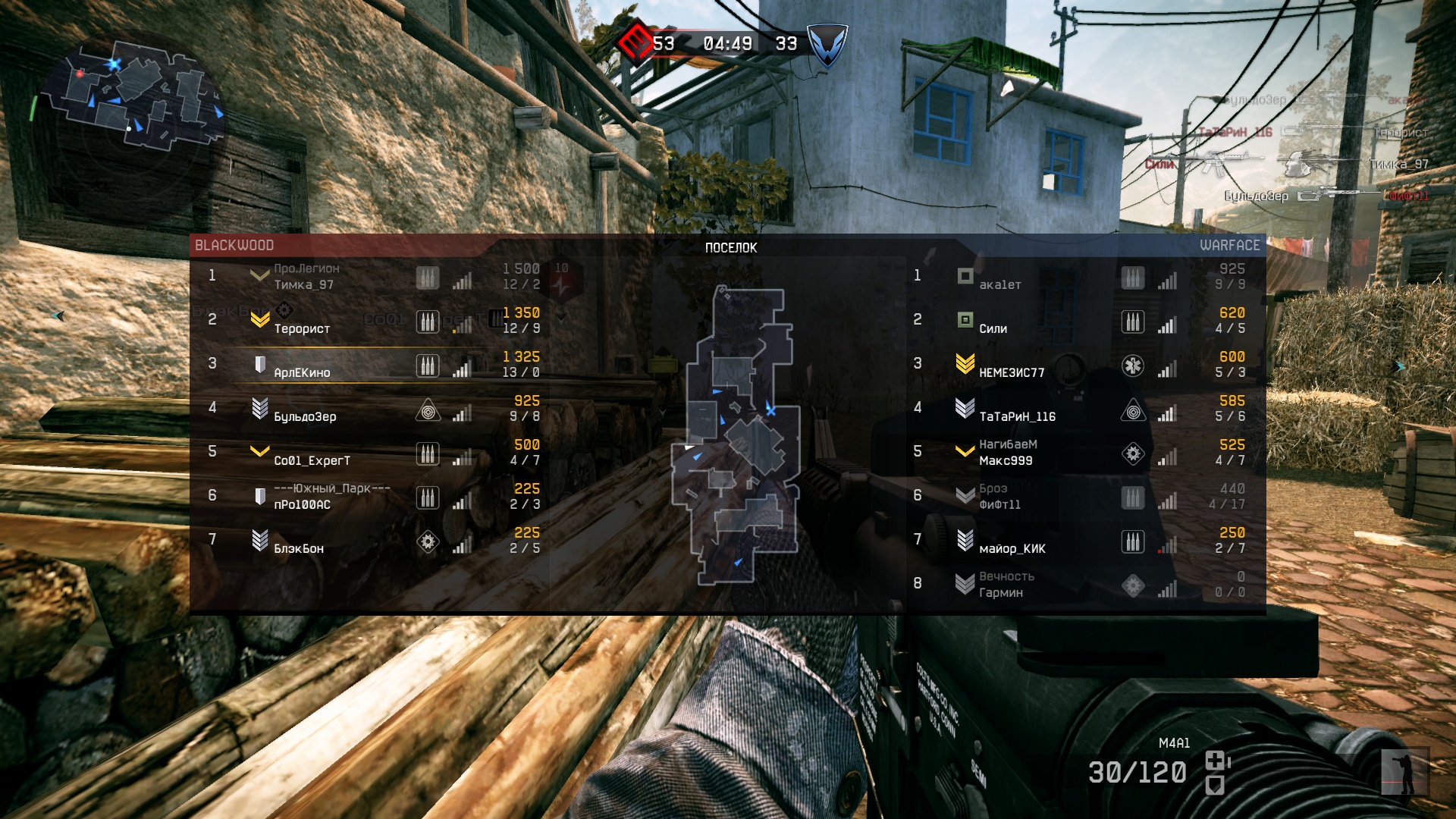The height and width of the screenshot is (819, 1456).
Task: Pick Макс999 from the Warface roster
Action: tap(1006, 461)
